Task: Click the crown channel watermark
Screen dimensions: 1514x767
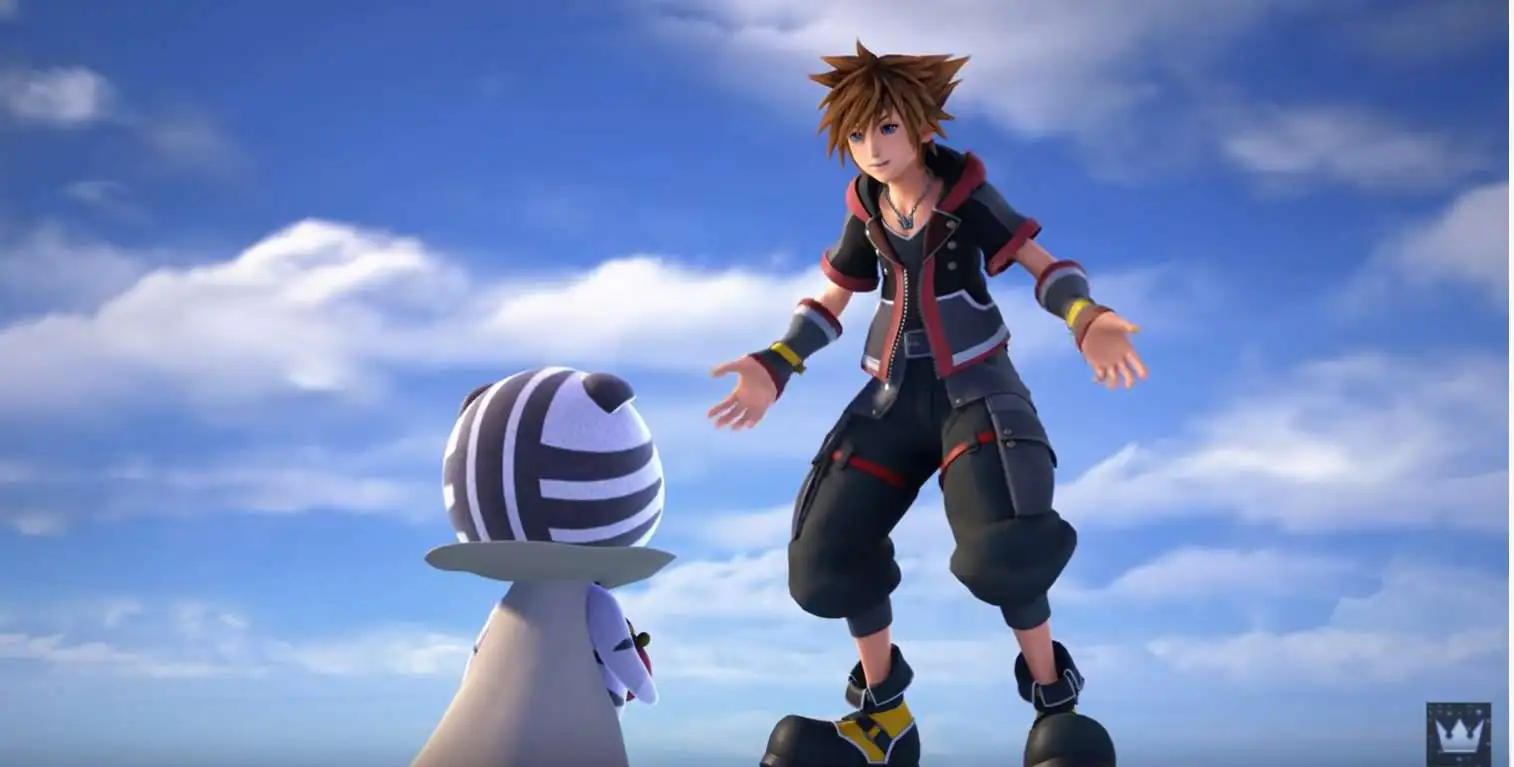Action: pos(1458,734)
